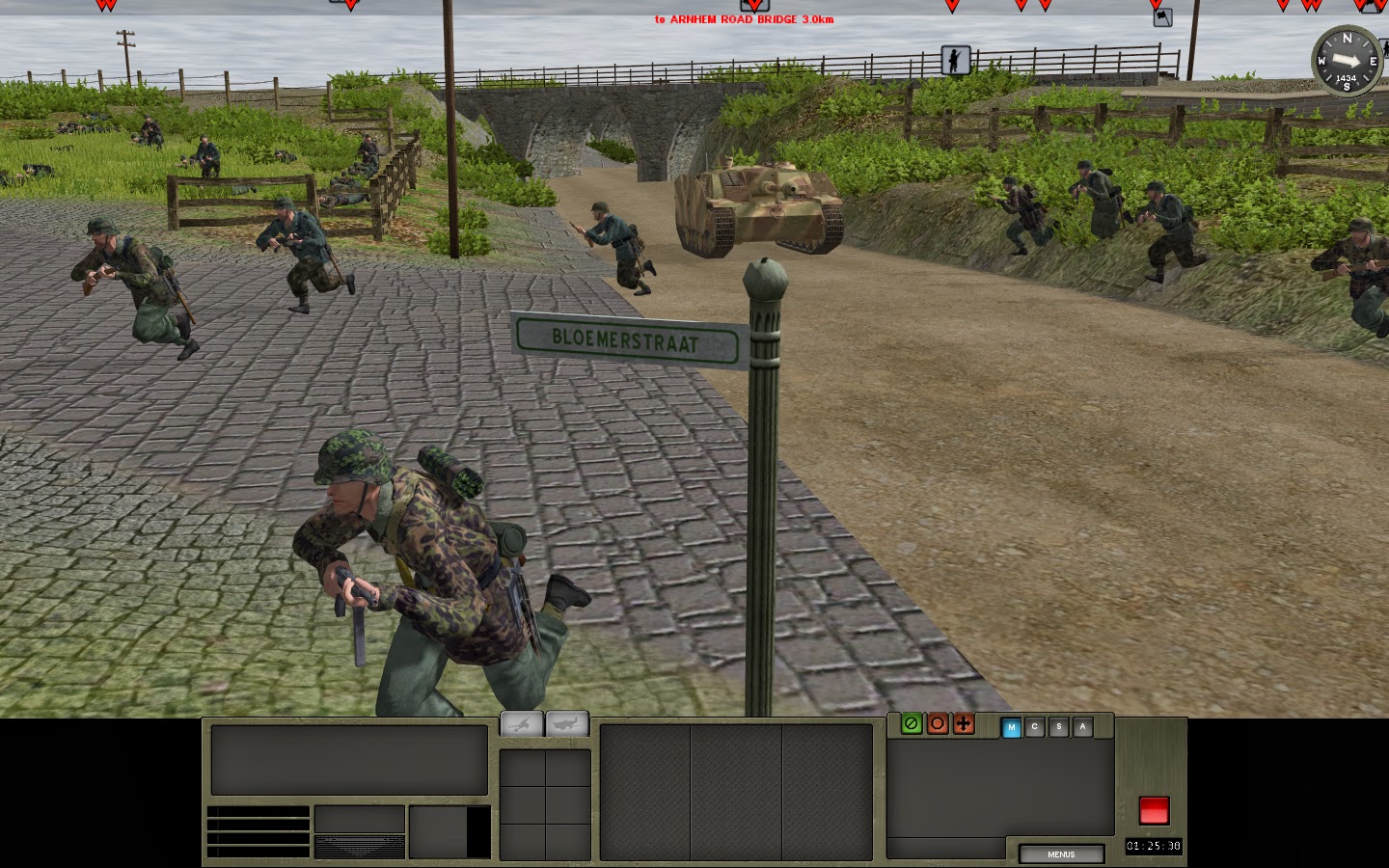
Task: Switch to the S special commands tab
Action: click(x=1059, y=729)
